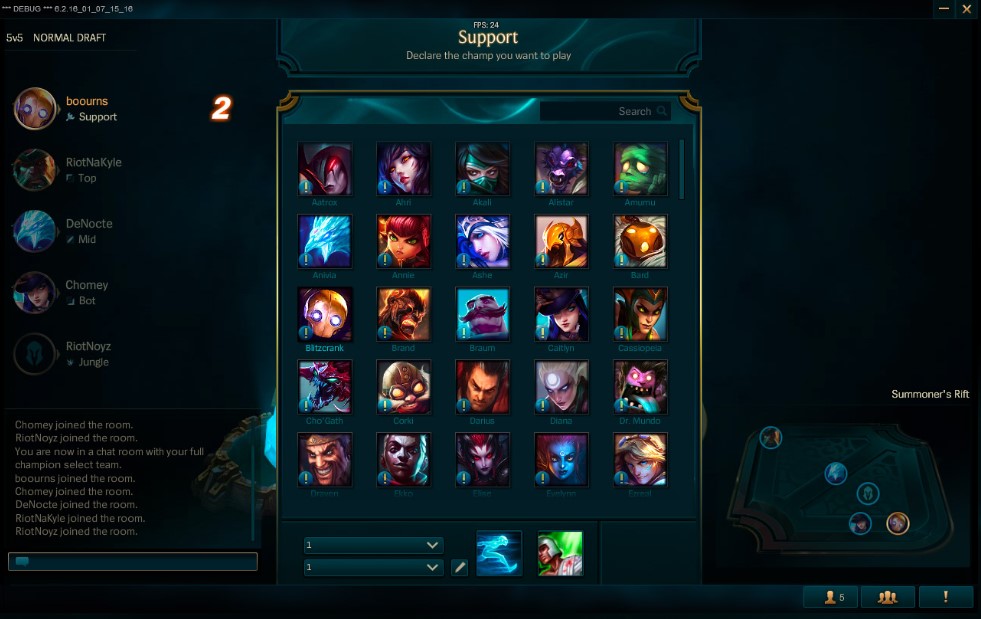Select Aatrox from the champion grid

(x=325, y=169)
